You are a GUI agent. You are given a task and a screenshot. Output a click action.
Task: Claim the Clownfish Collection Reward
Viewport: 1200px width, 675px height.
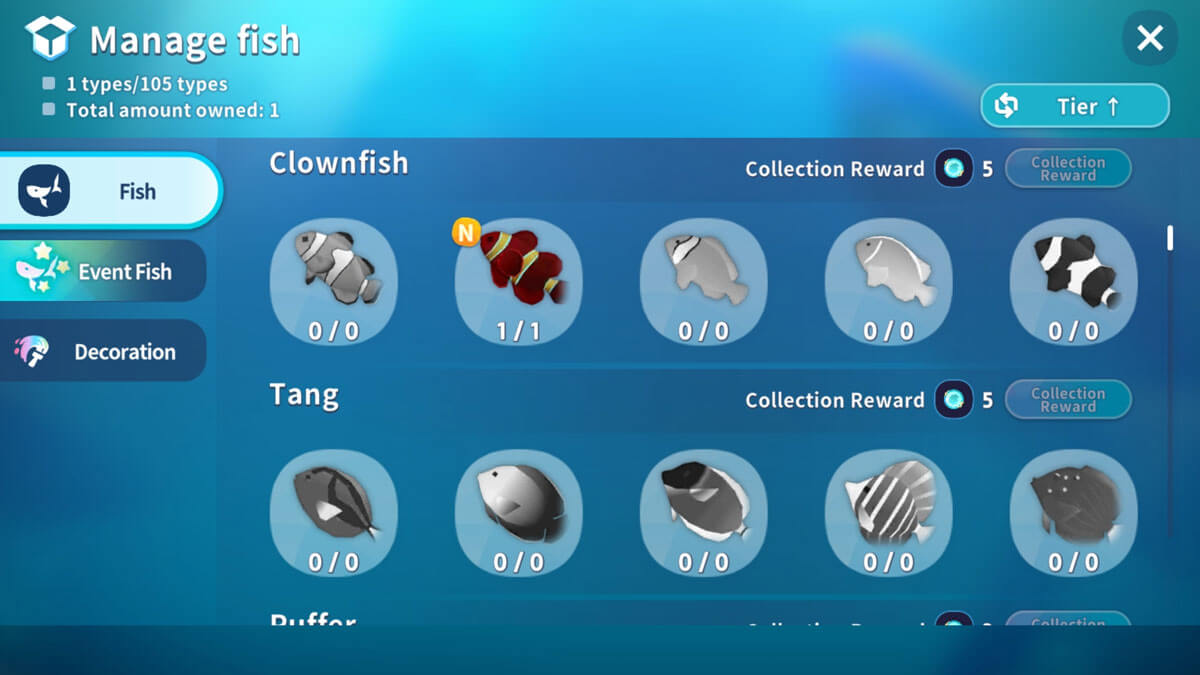click(x=1068, y=169)
